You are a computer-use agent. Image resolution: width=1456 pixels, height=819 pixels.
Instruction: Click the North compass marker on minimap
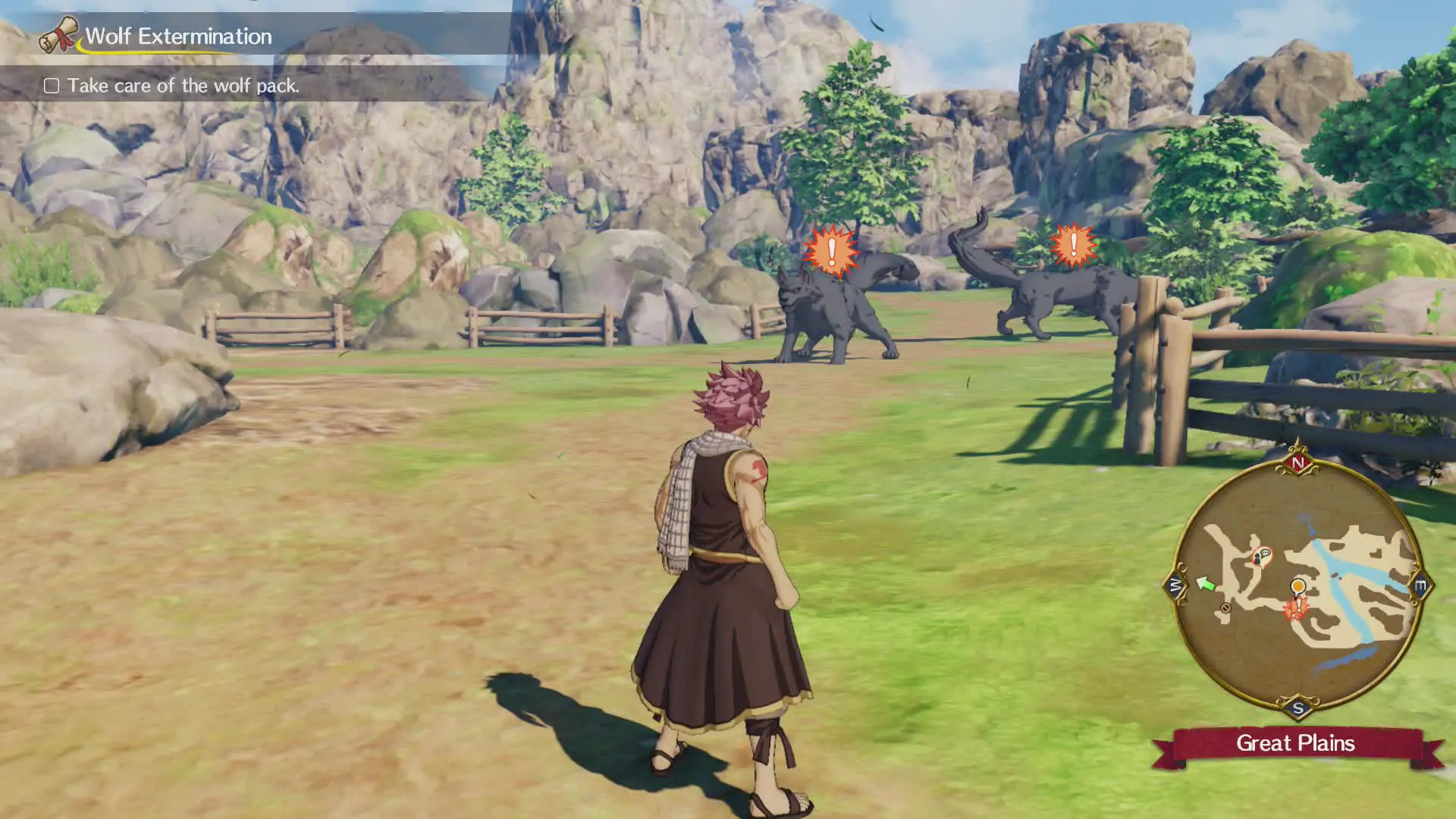[x=1298, y=463]
